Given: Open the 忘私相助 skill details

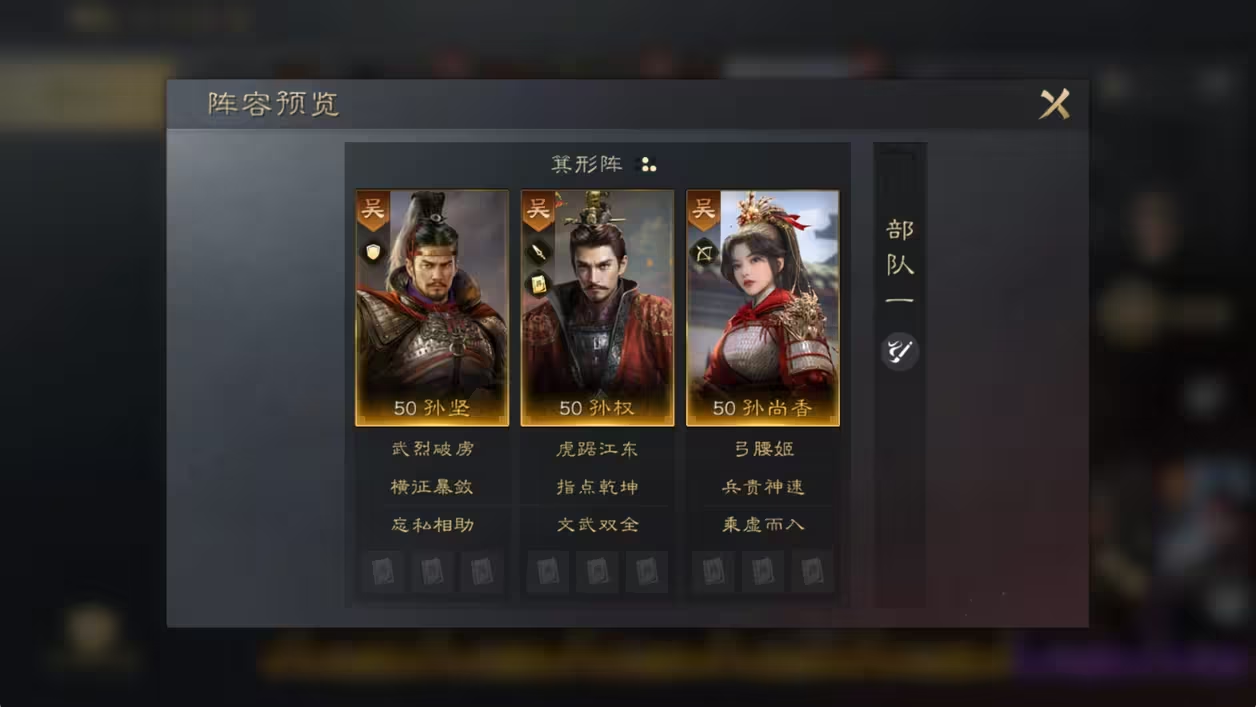Looking at the screenshot, I should point(432,524).
